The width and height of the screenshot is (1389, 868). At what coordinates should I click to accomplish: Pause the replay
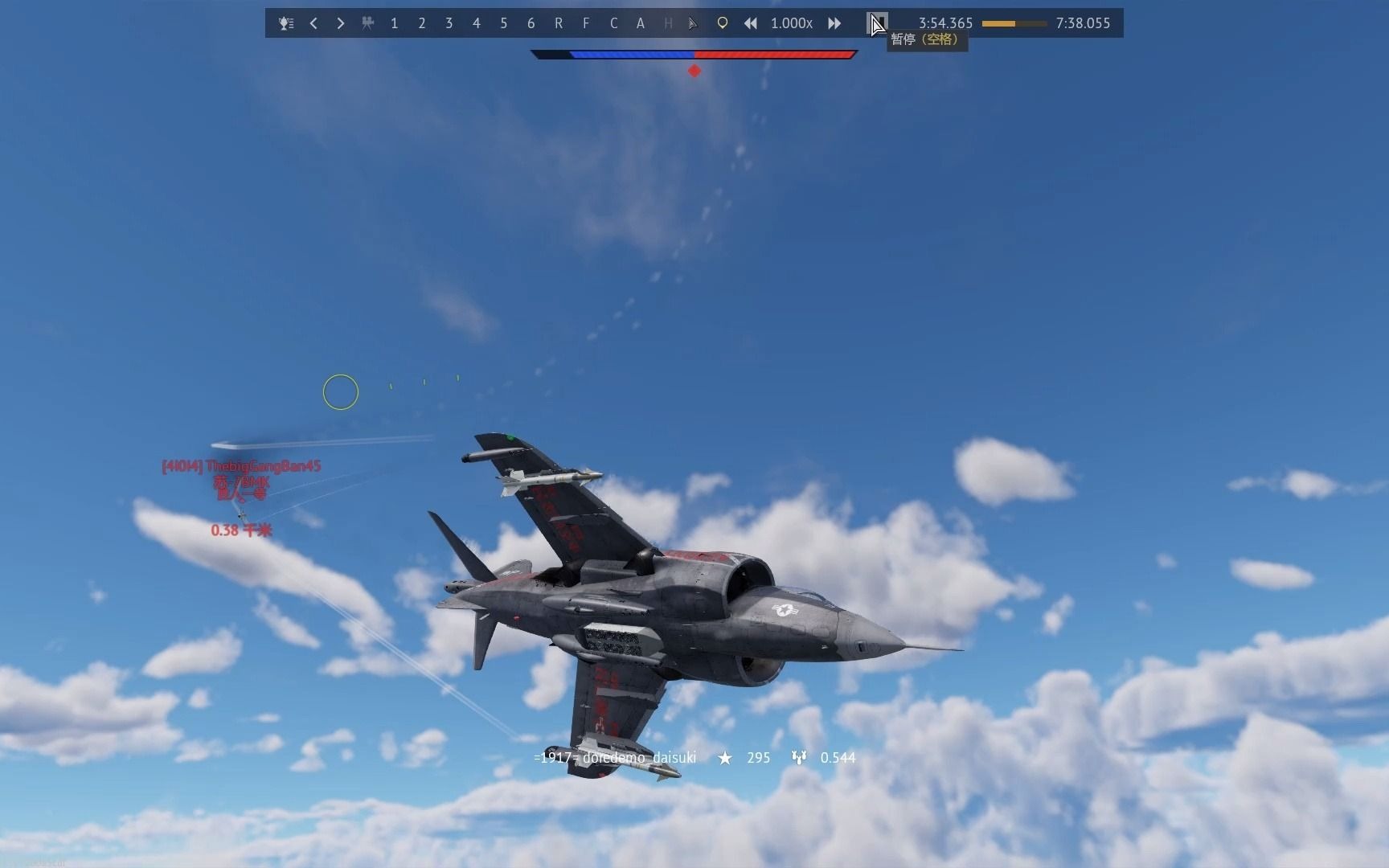point(878,23)
